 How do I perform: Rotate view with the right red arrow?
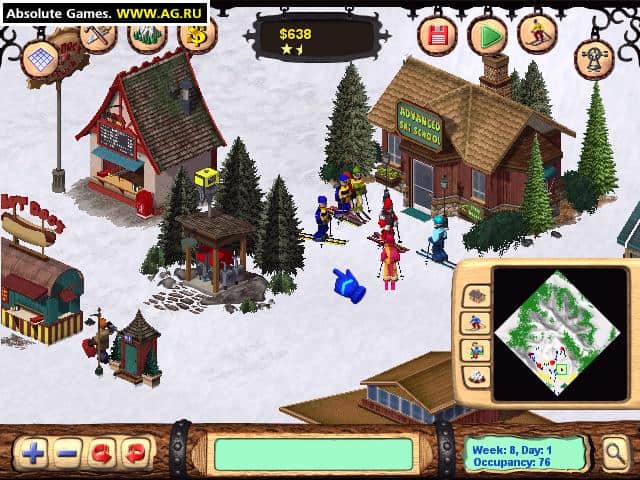pos(135,452)
